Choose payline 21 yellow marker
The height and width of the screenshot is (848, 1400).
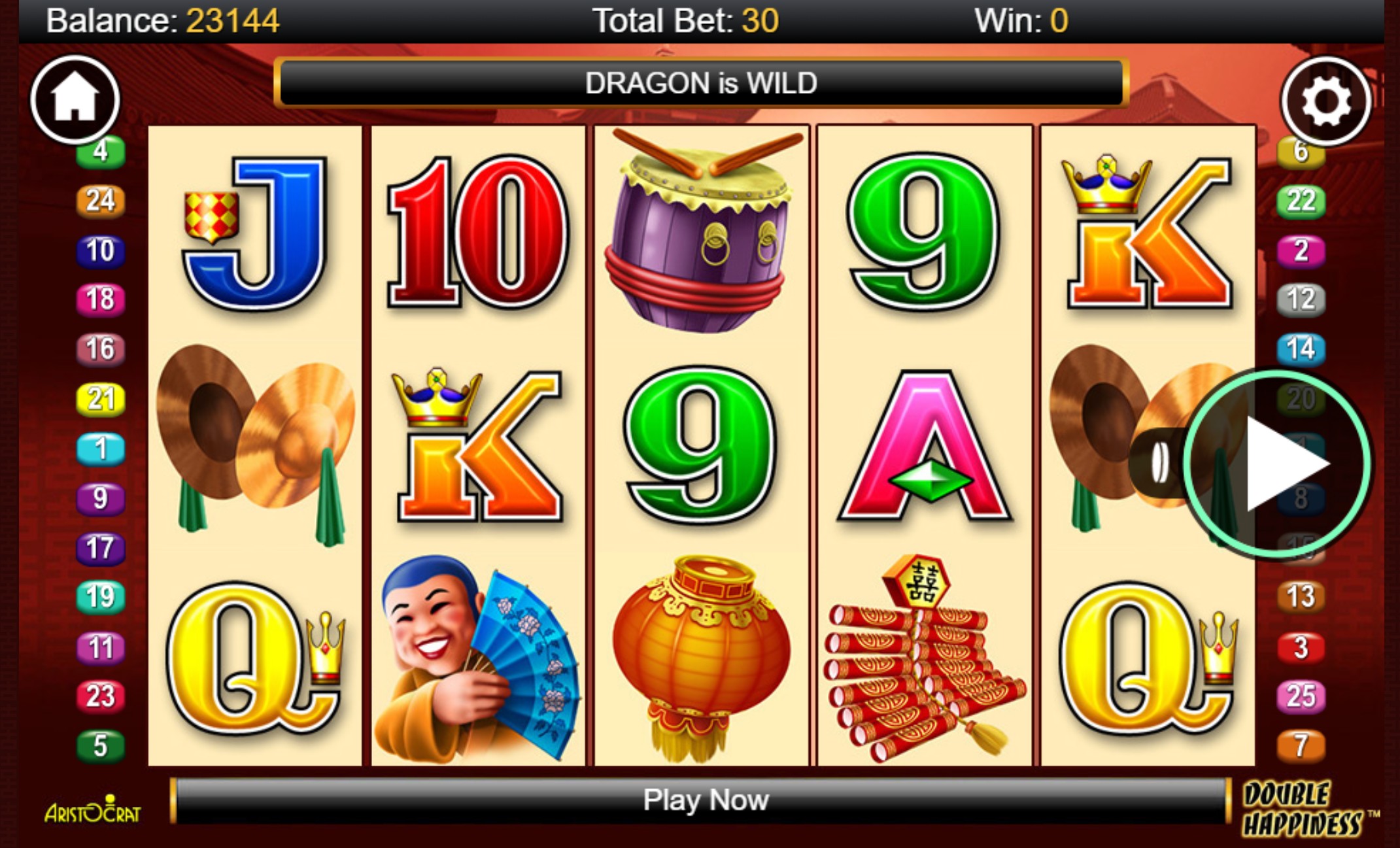[x=100, y=399]
